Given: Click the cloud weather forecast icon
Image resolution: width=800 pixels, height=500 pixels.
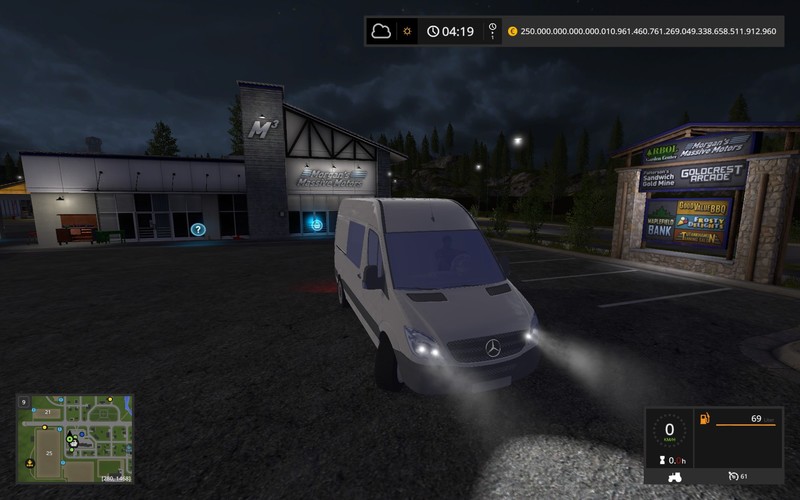Looking at the screenshot, I should [x=381, y=31].
